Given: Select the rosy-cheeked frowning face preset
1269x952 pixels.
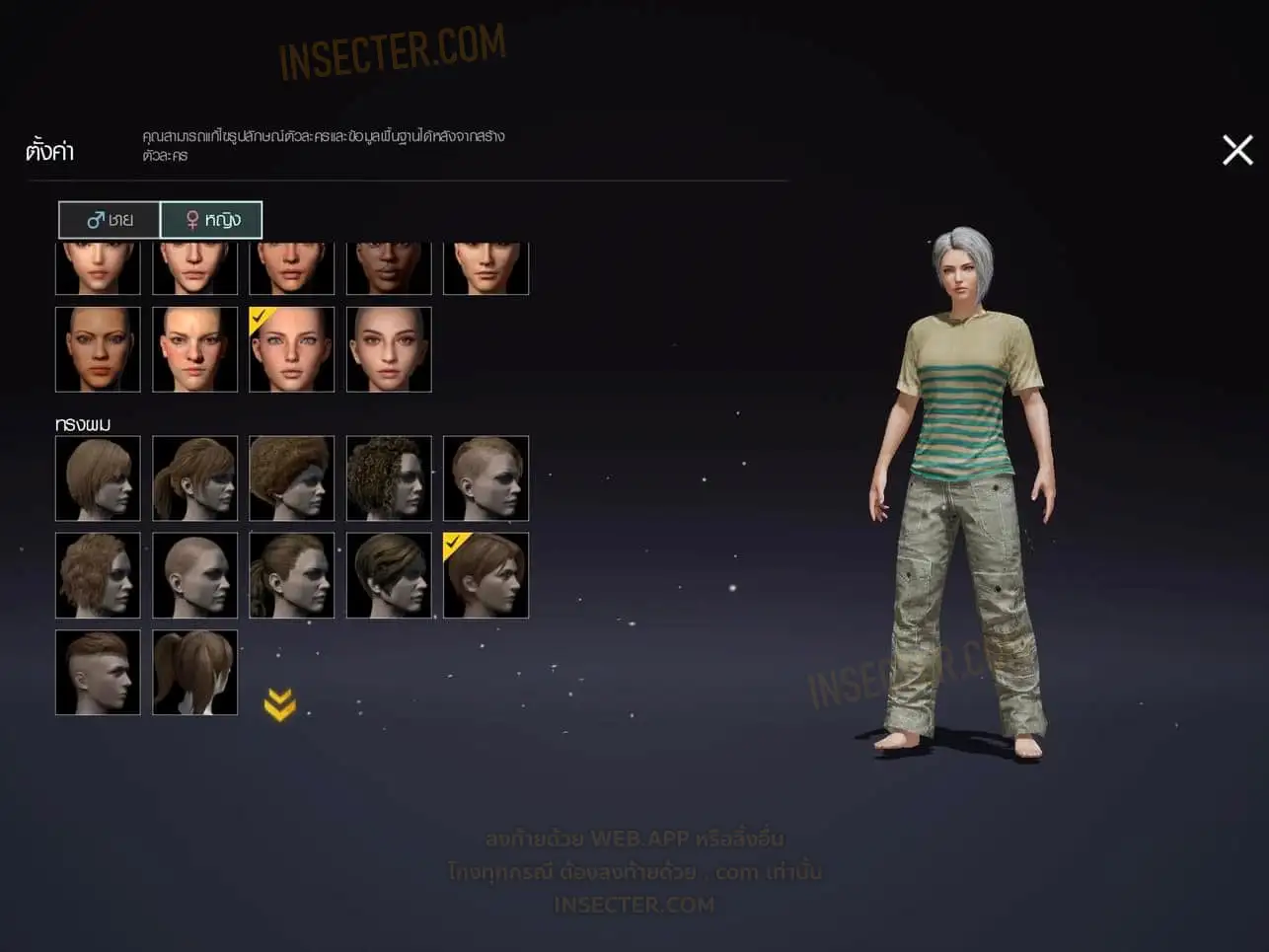Looking at the screenshot, I should [195, 349].
